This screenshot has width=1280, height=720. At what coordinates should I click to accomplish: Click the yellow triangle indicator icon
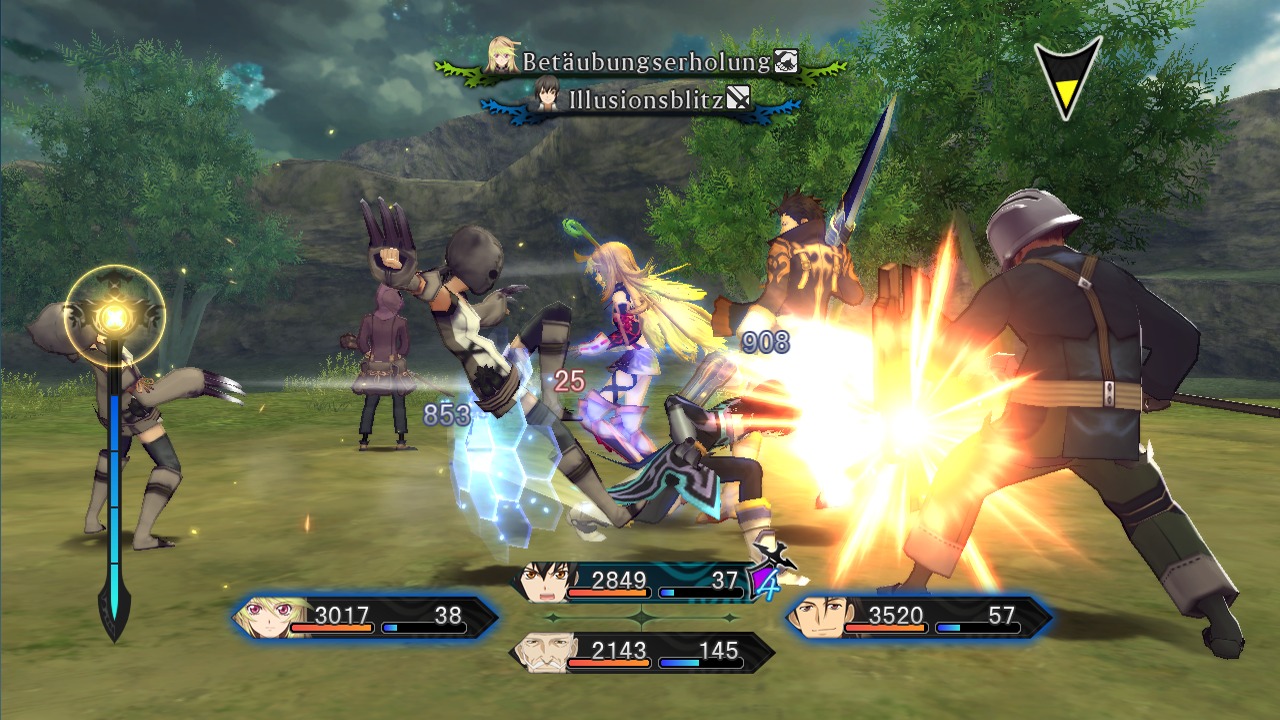pos(1067,80)
